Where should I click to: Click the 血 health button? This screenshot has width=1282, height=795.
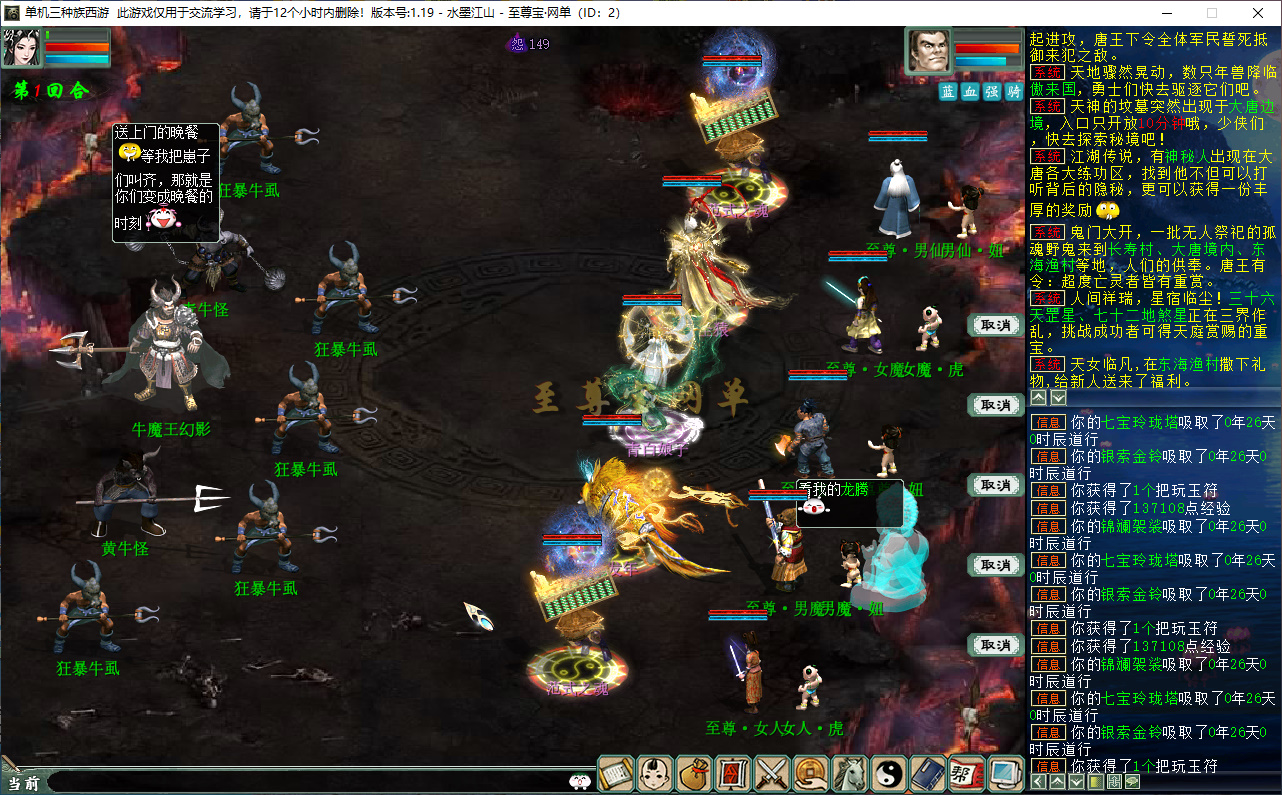pyautogui.click(x=970, y=91)
